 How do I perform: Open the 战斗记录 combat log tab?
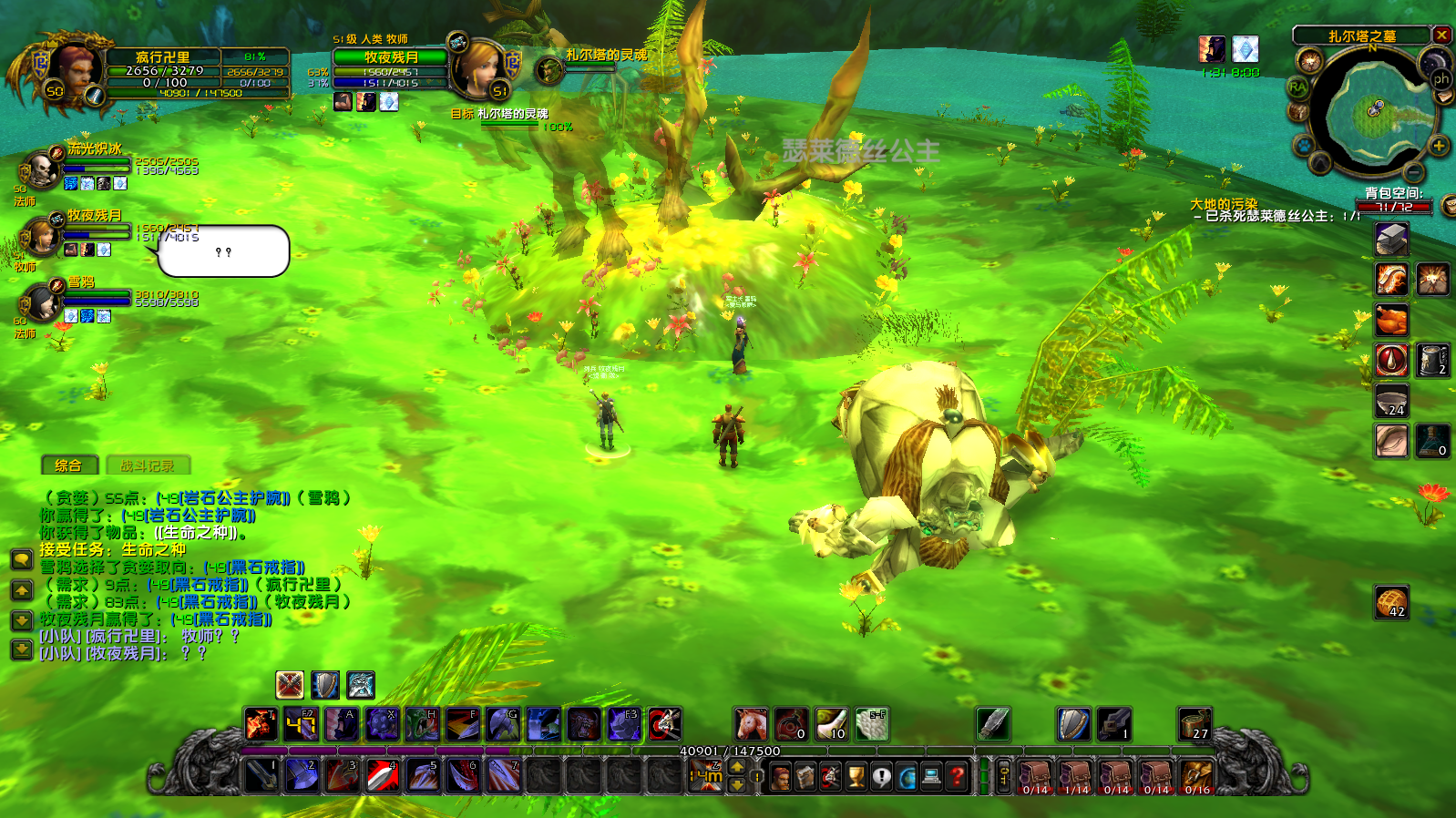click(148, 465)
